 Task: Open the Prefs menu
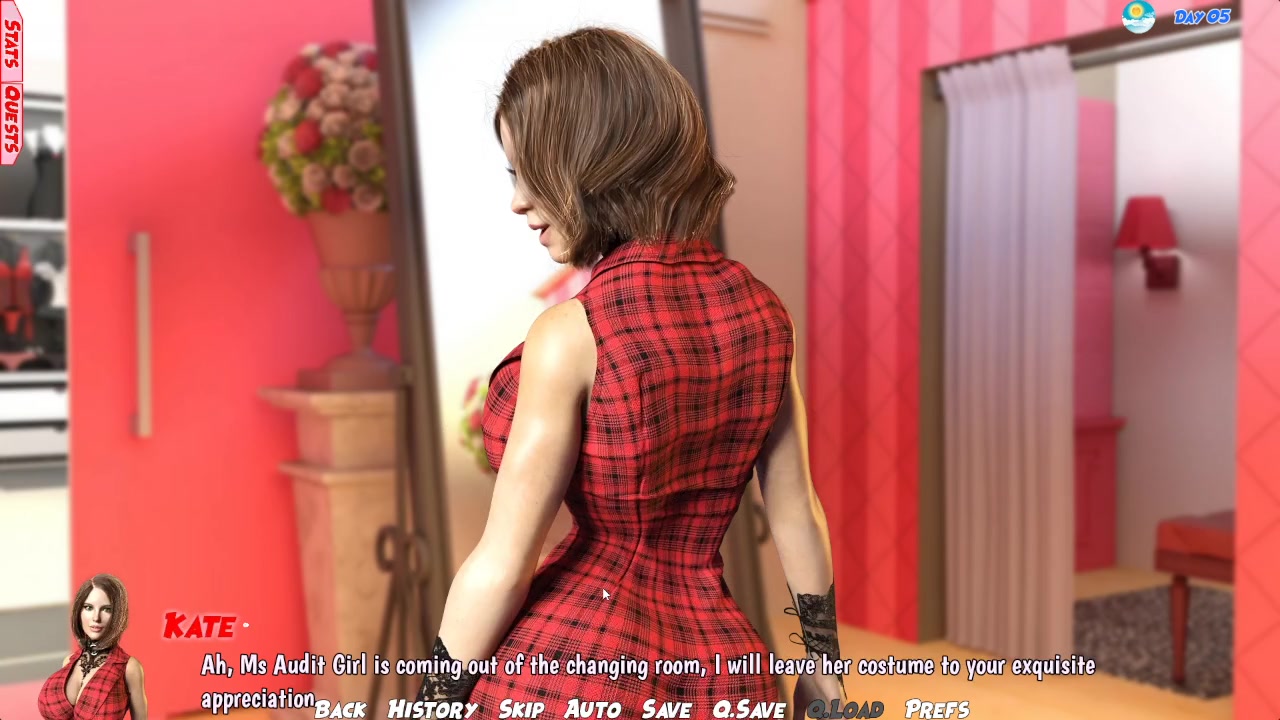pyautogui.click(x=937, y=709)
